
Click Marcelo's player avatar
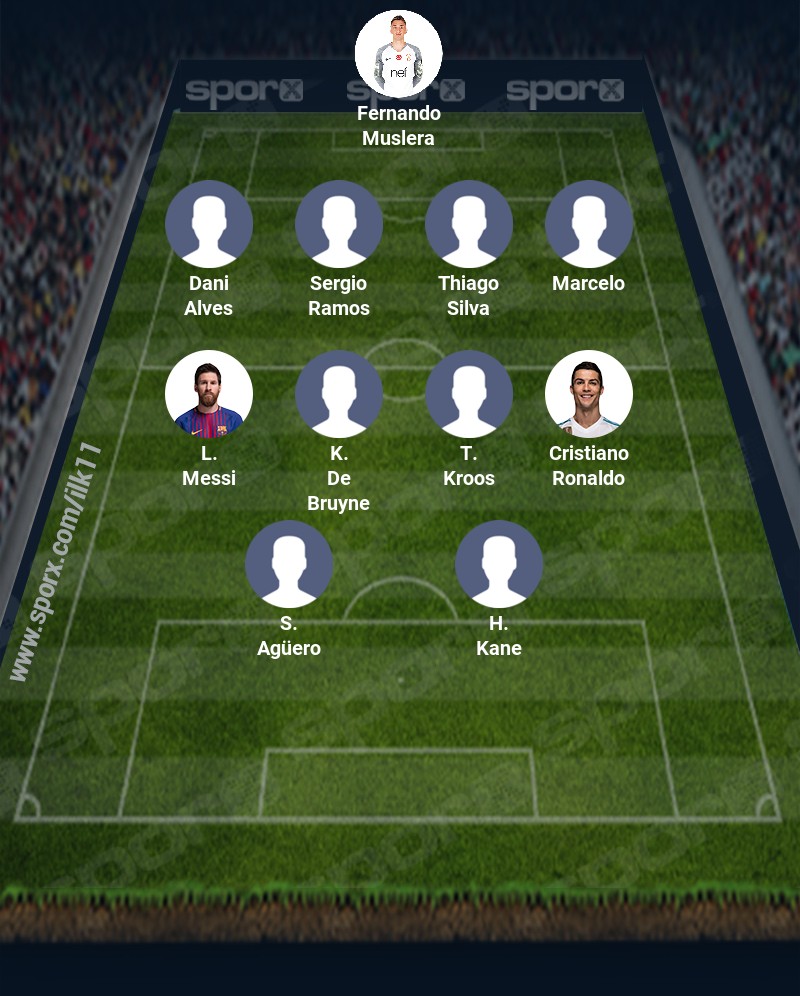589,224
